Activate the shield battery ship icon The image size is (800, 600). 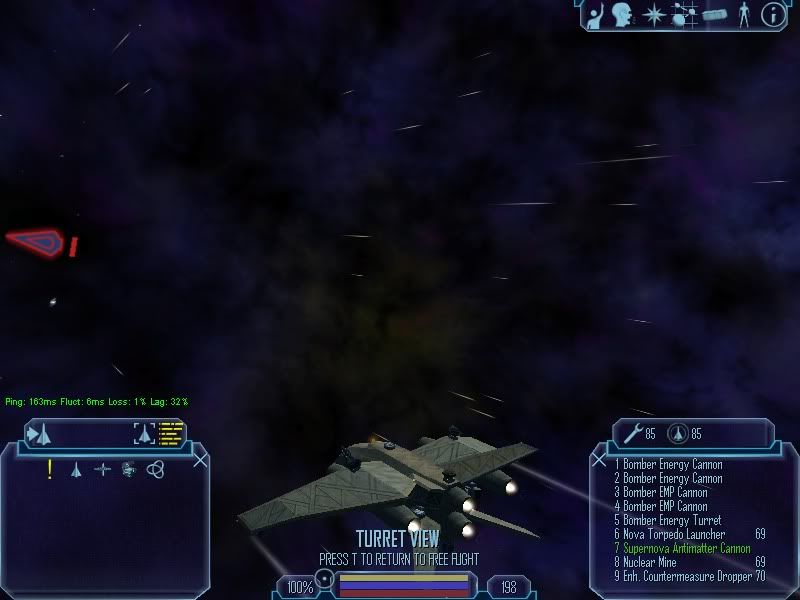point(678,434)
